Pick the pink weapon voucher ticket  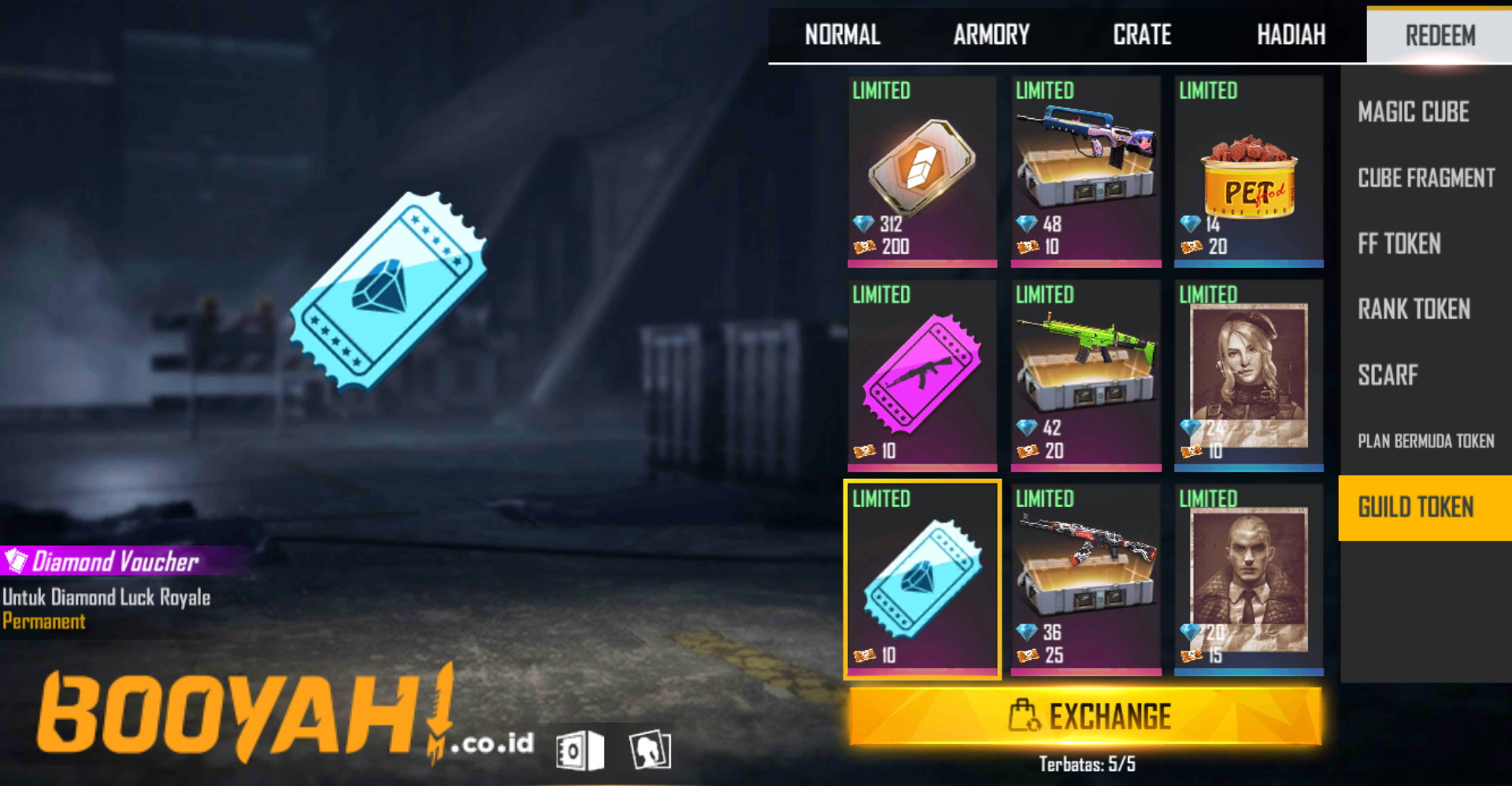coord(922,376)
